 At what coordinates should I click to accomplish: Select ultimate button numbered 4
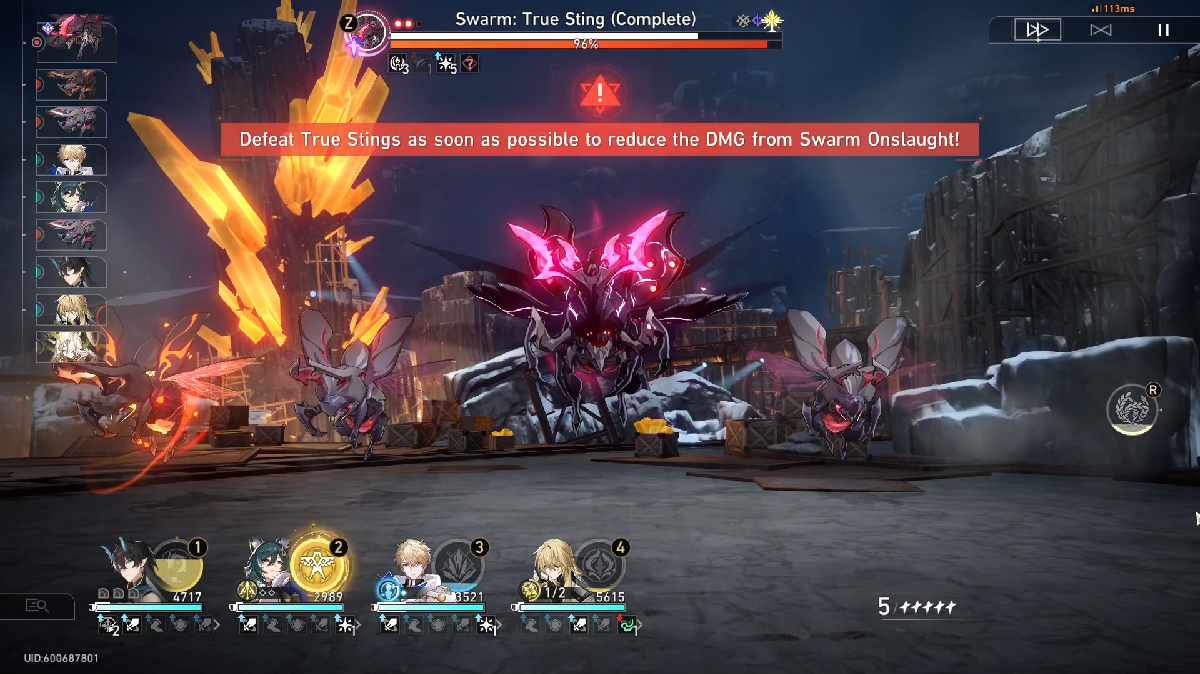600,567
